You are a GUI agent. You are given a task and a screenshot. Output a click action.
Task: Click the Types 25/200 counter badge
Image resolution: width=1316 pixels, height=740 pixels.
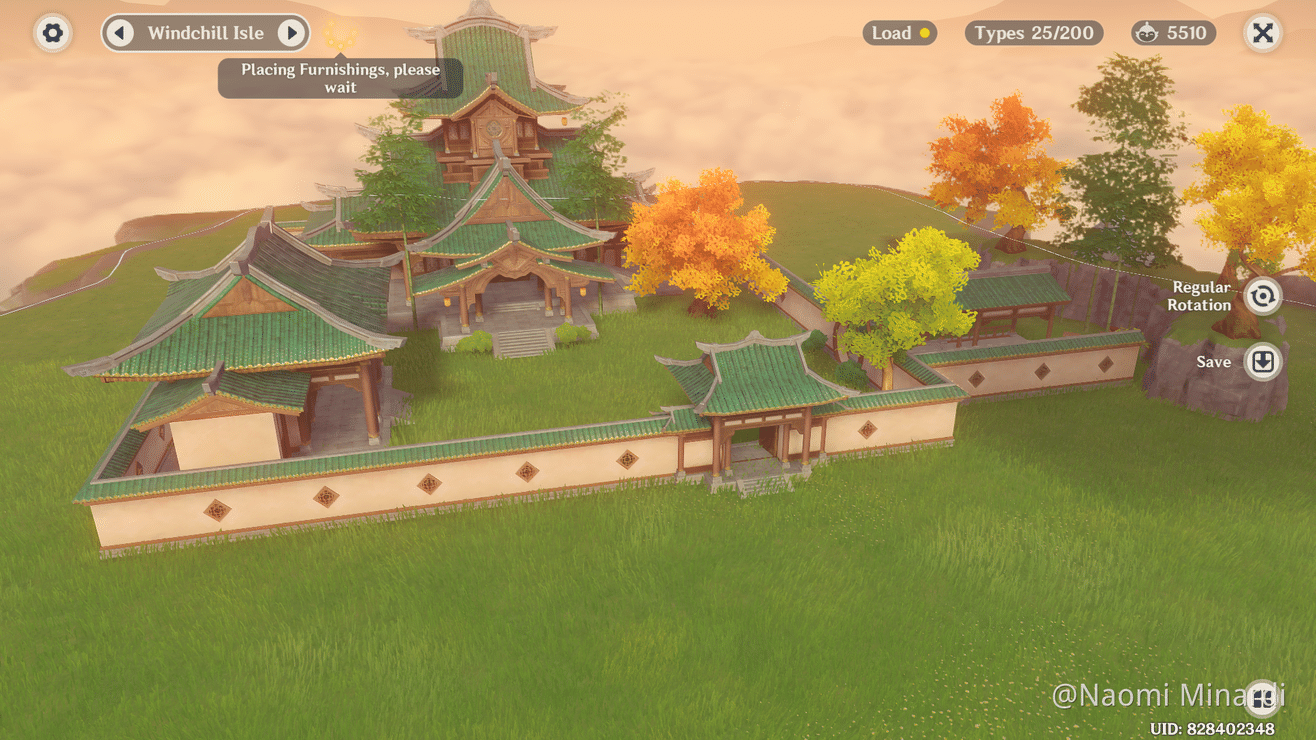1033,33
